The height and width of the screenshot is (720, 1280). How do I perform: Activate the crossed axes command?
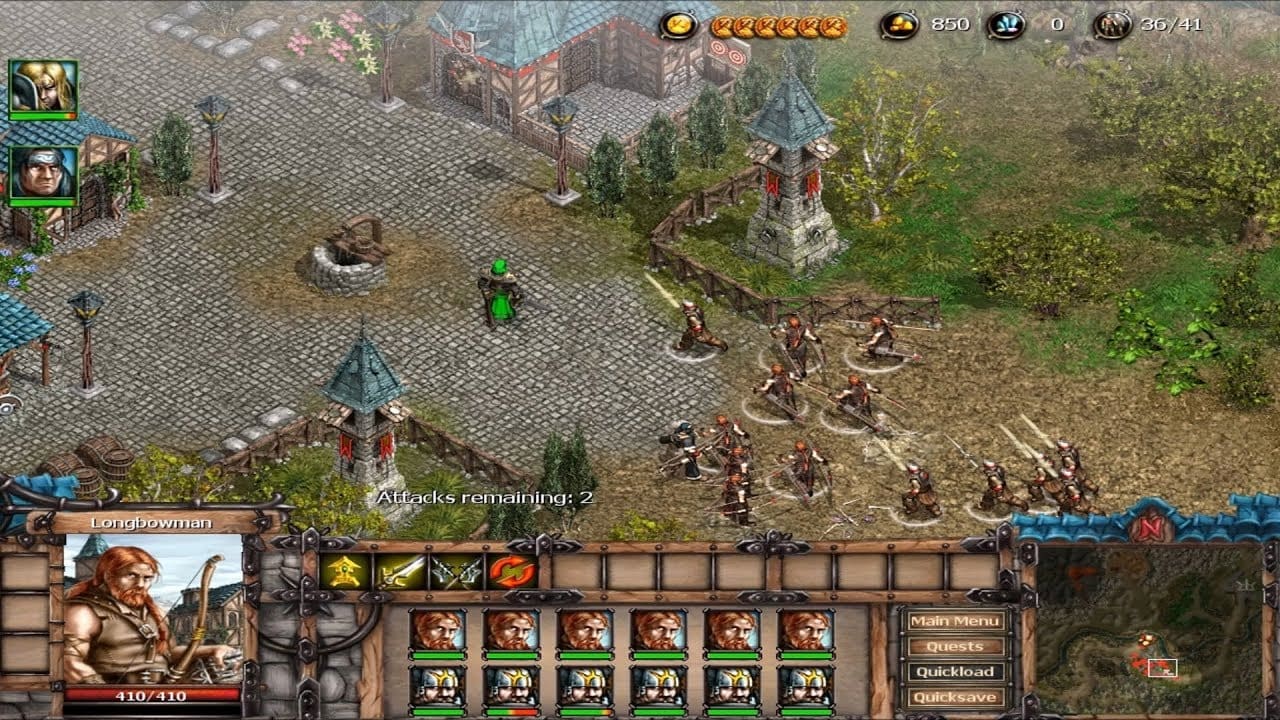456,572
